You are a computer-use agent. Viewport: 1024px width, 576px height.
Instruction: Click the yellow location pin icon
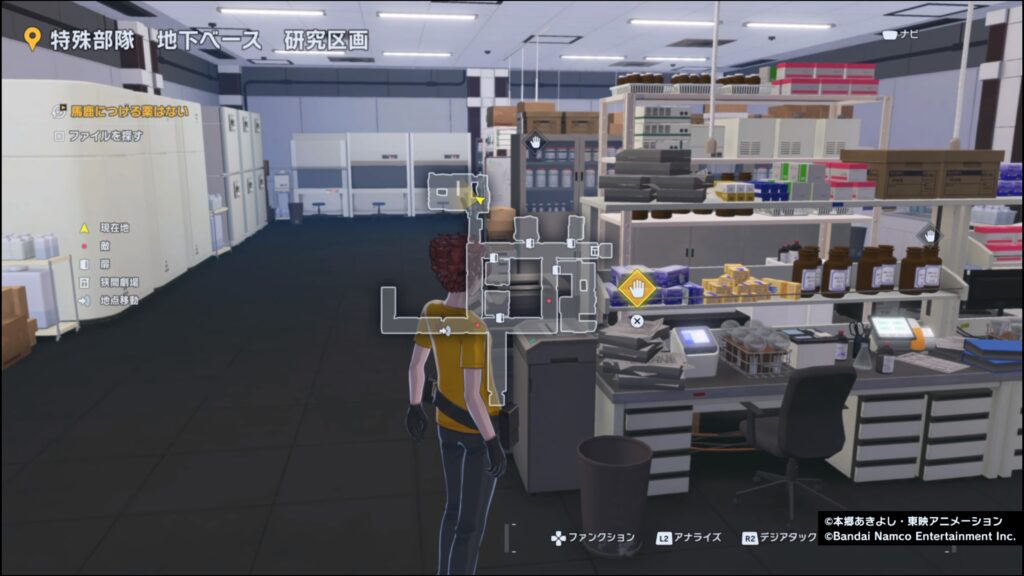pyautogui.click(x=33, y=40)
